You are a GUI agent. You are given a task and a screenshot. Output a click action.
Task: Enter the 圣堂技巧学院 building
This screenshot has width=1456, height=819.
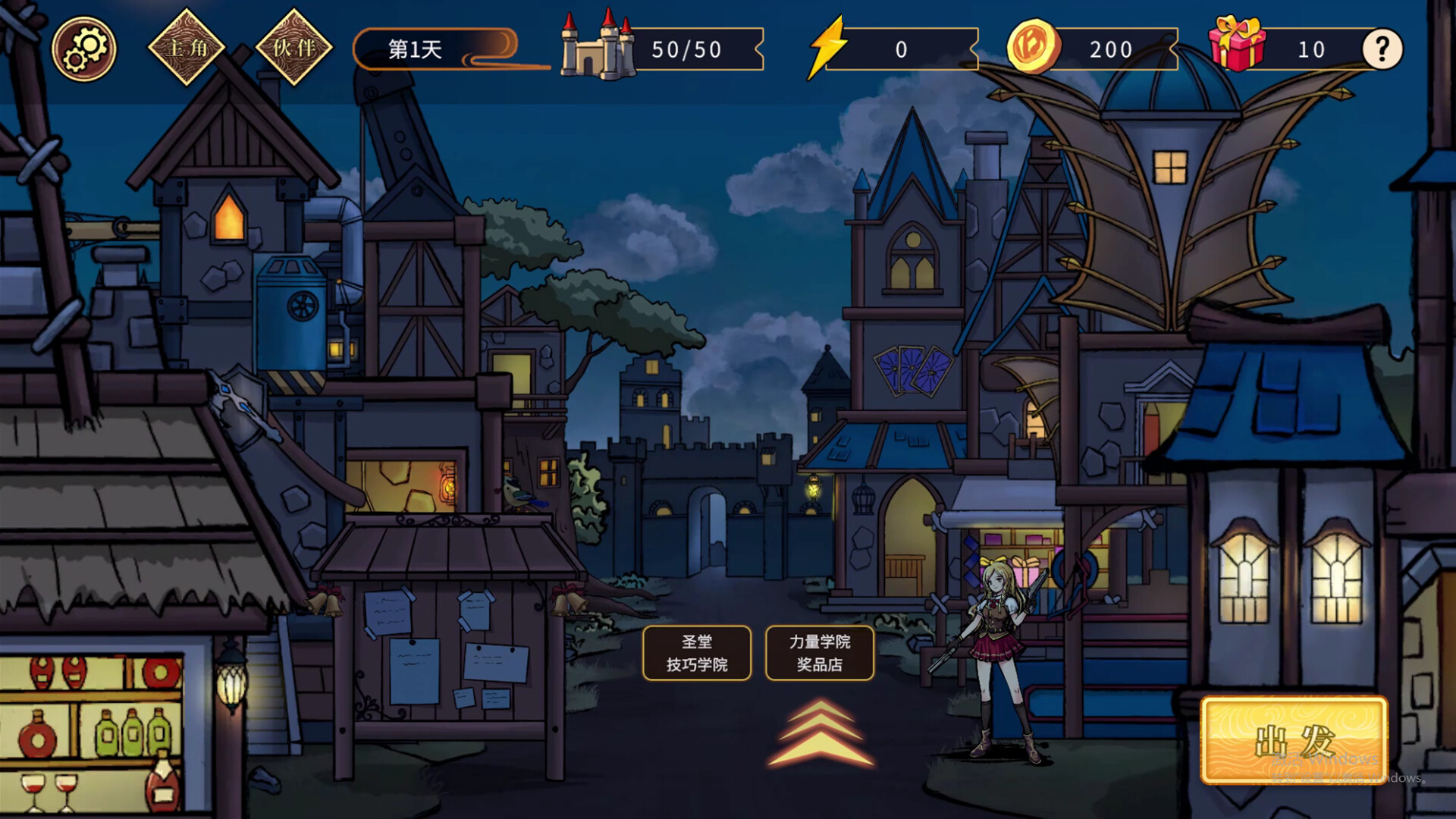click(x=696, y=653)
